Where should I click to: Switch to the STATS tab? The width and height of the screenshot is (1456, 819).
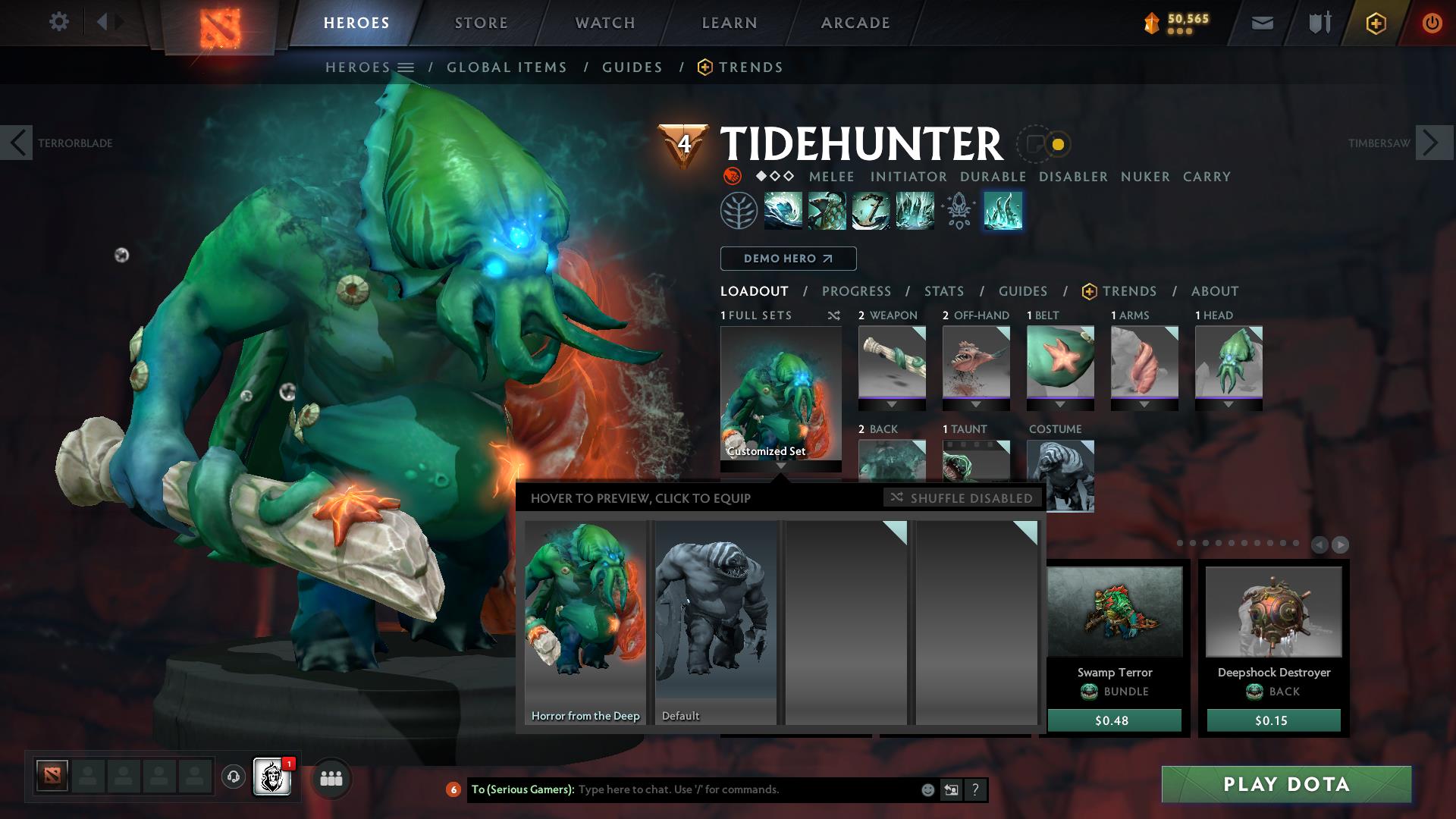pos(943,291)
